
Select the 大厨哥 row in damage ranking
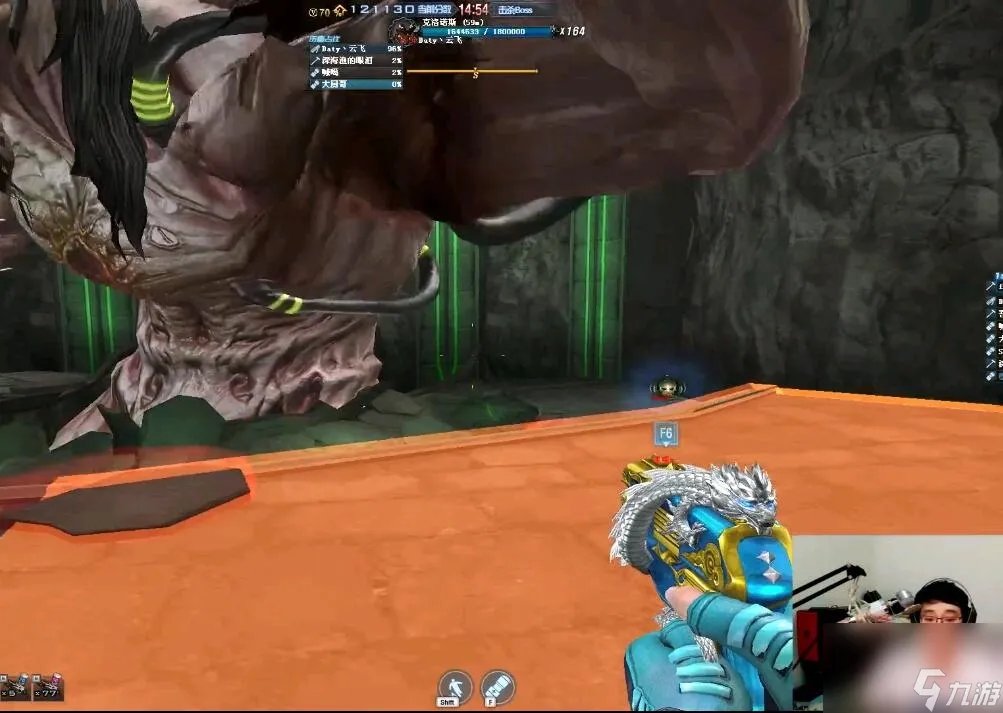tap(355, 85)
